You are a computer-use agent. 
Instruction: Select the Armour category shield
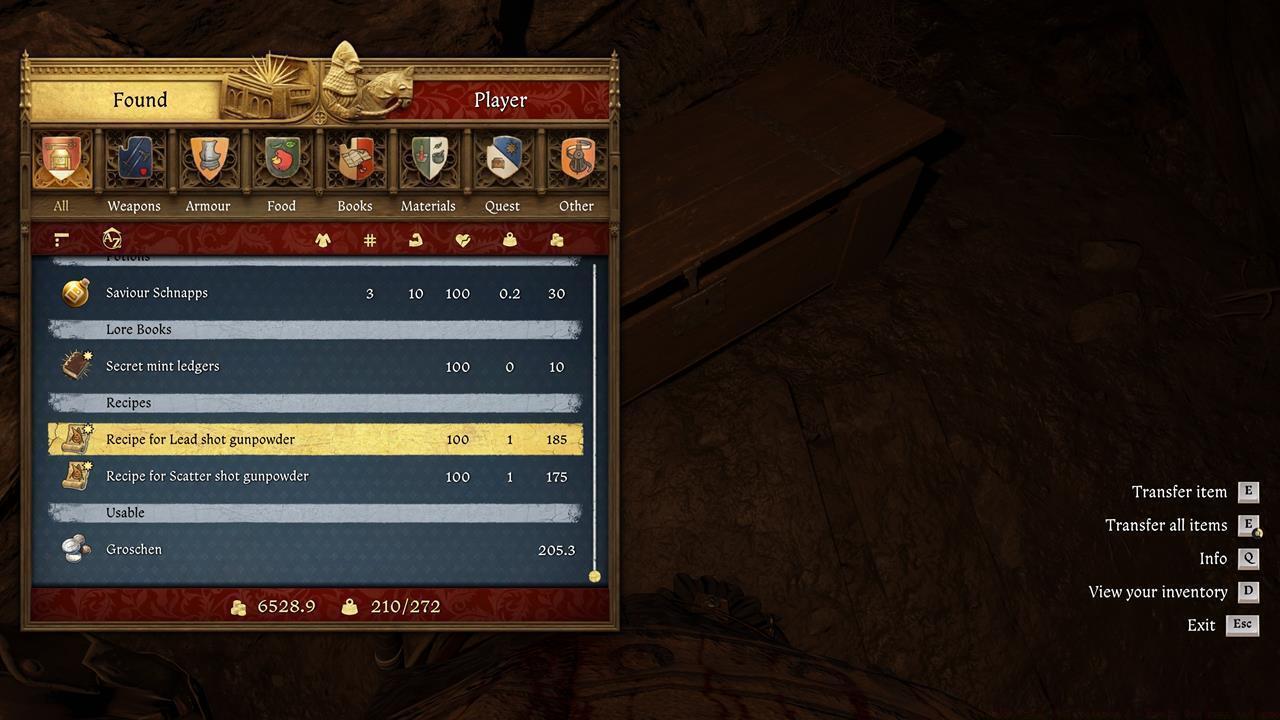[x=208, y=160]
